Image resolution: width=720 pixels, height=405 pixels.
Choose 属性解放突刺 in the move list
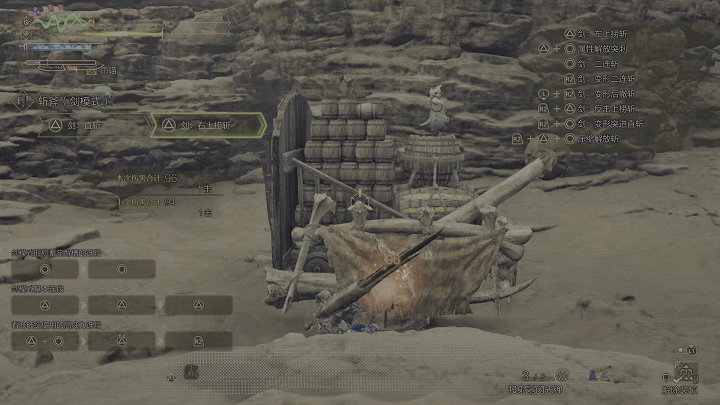tap(610, 48)
